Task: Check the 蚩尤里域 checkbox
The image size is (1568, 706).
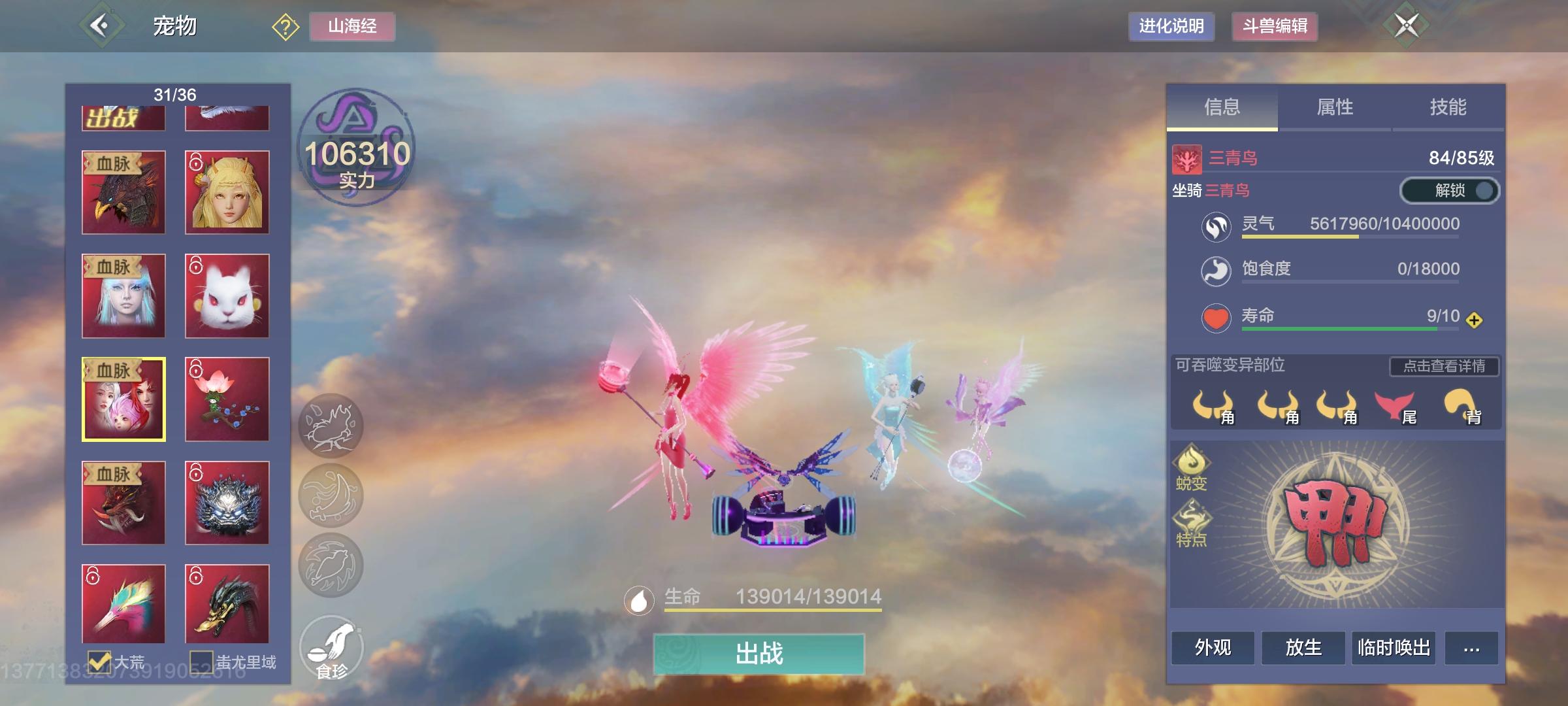Action: tap(203, 662)
